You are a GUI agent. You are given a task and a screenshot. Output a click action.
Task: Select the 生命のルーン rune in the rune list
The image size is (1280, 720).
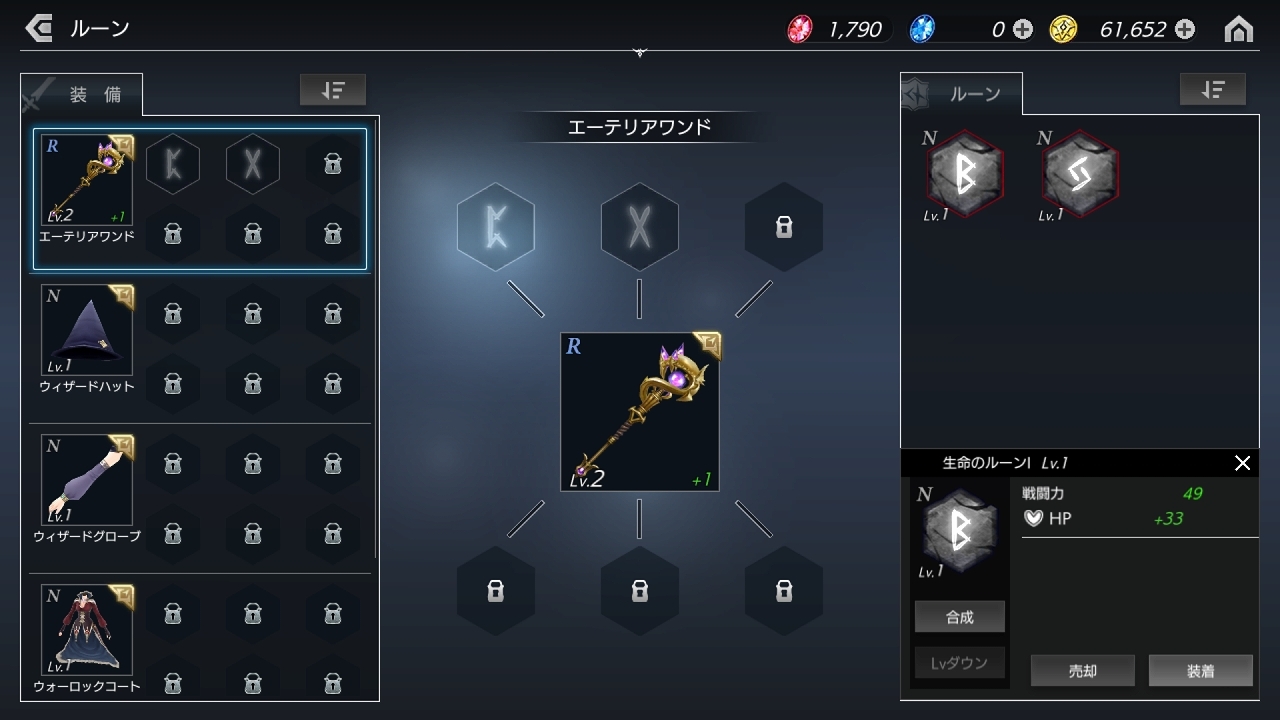pyautogui.click(x=963, y=172)
